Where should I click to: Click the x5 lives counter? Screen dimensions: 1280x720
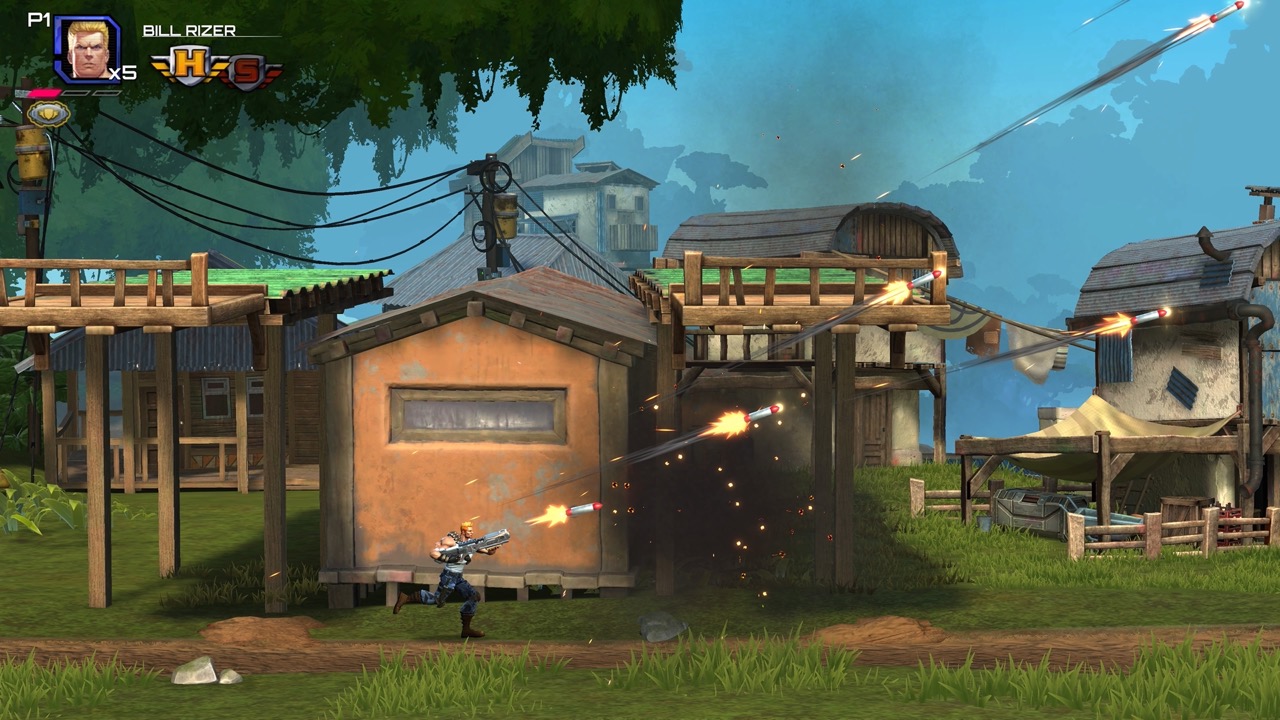(121, 72)
